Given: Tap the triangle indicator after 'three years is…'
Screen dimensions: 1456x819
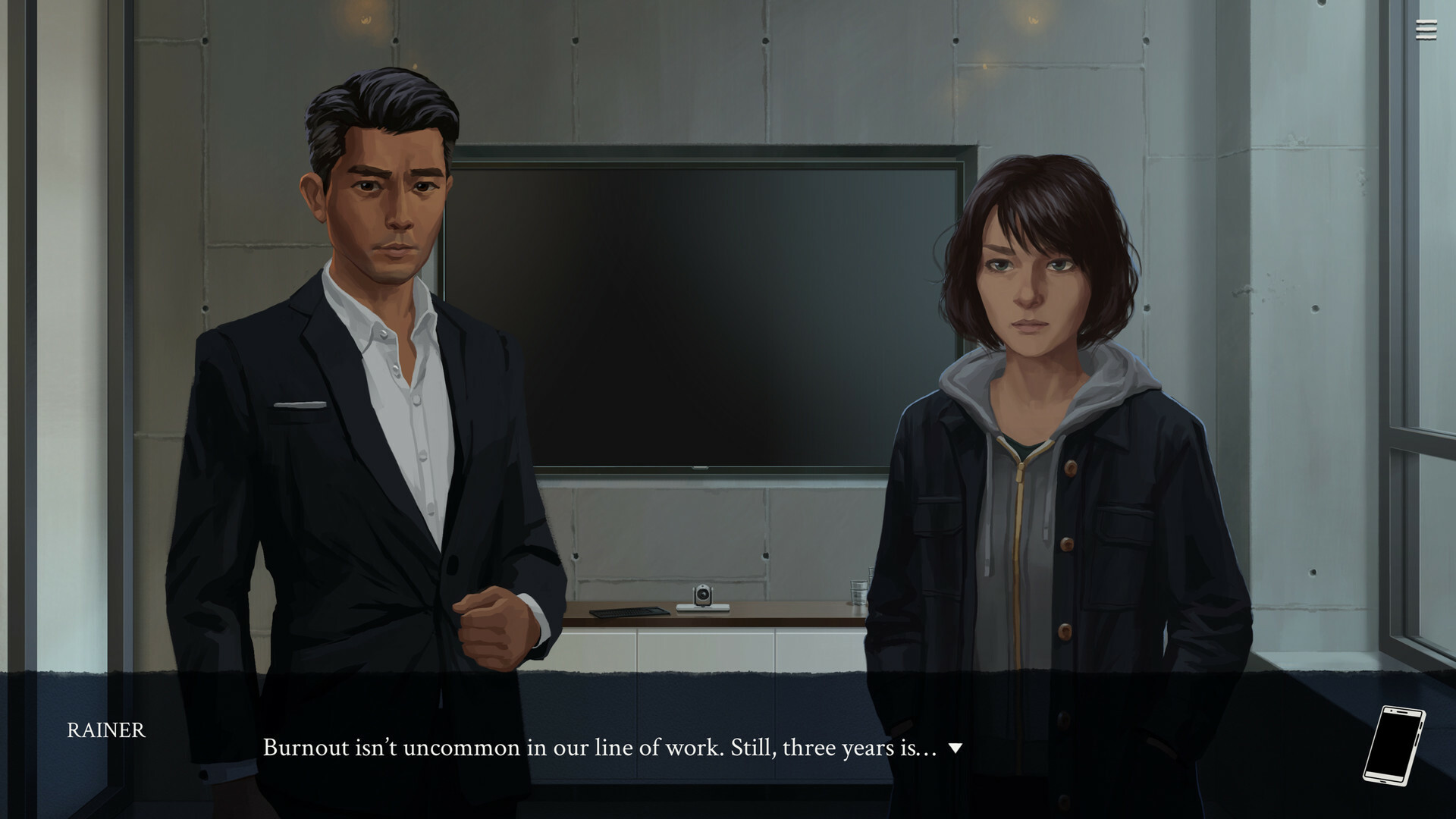Looking at the screenshot, I should (955, 748).
